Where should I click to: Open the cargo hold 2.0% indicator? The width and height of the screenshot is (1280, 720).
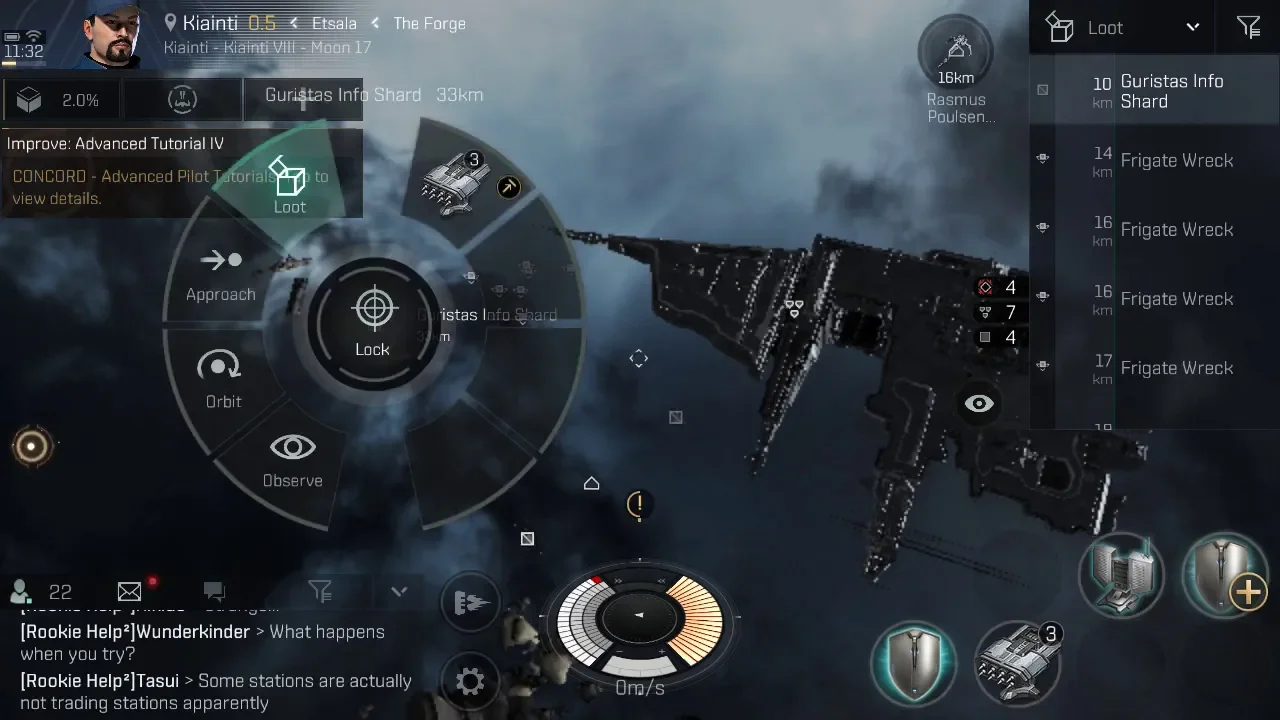[60, 100]
